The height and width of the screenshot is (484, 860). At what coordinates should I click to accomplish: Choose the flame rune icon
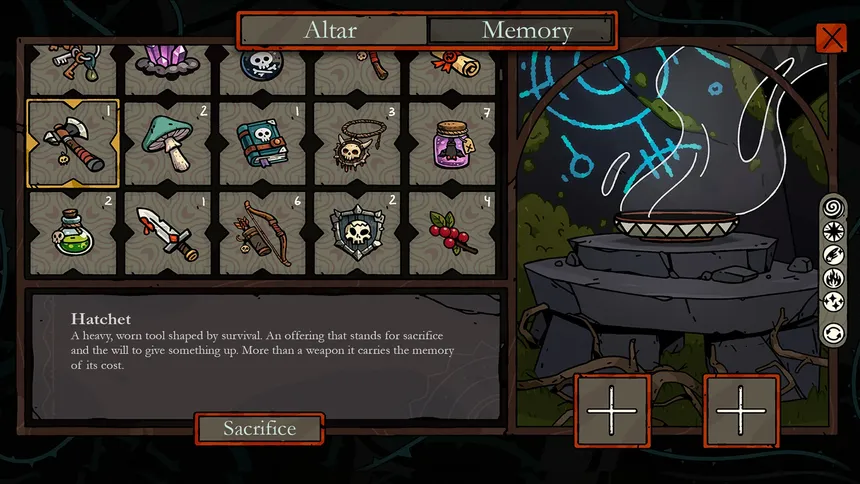click(832, 278)
